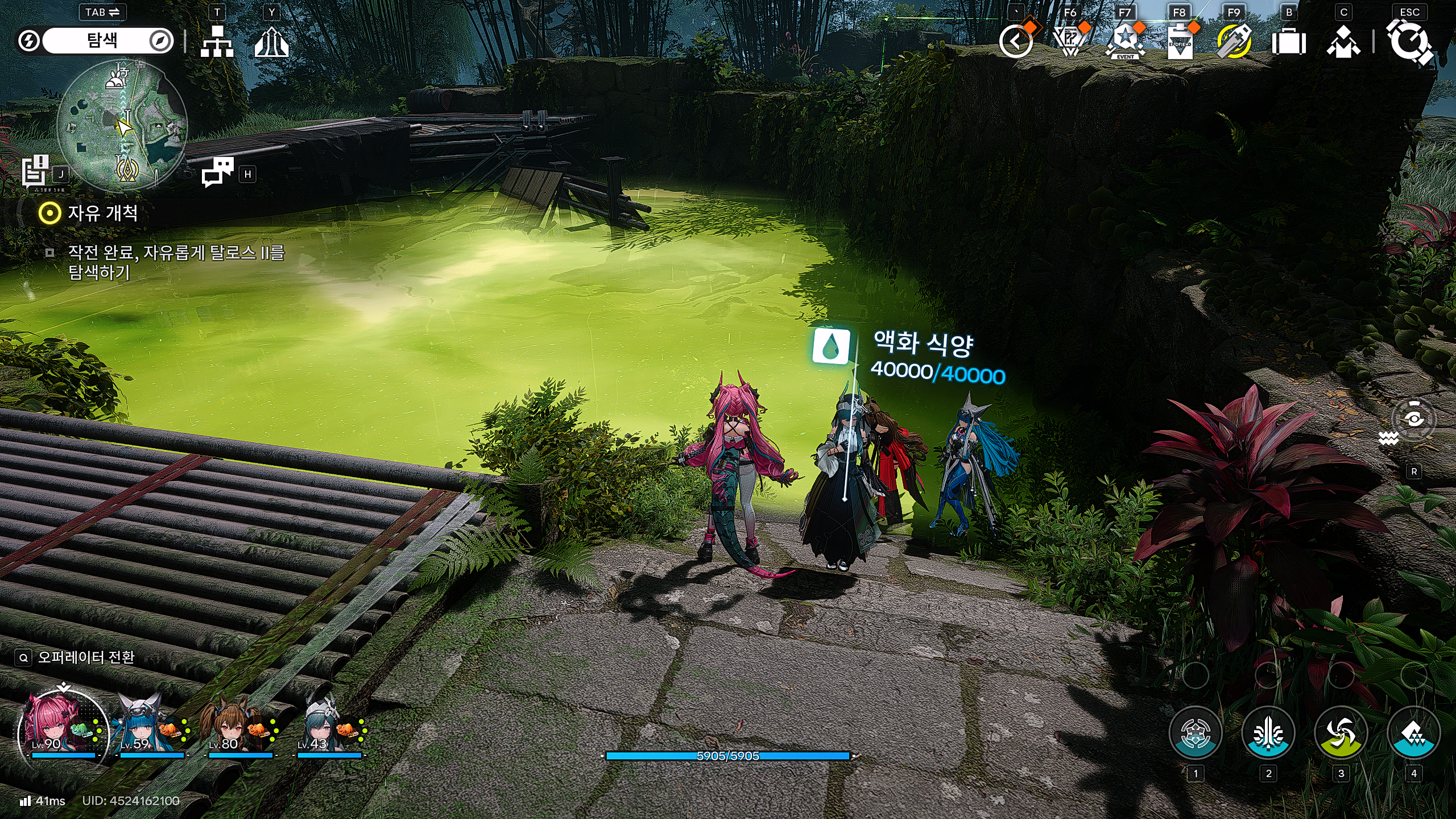The width and height of the screenshot is (1456, 819).
Task: Open the triple-arrow tower icon menu
Action: coord(271,42)
